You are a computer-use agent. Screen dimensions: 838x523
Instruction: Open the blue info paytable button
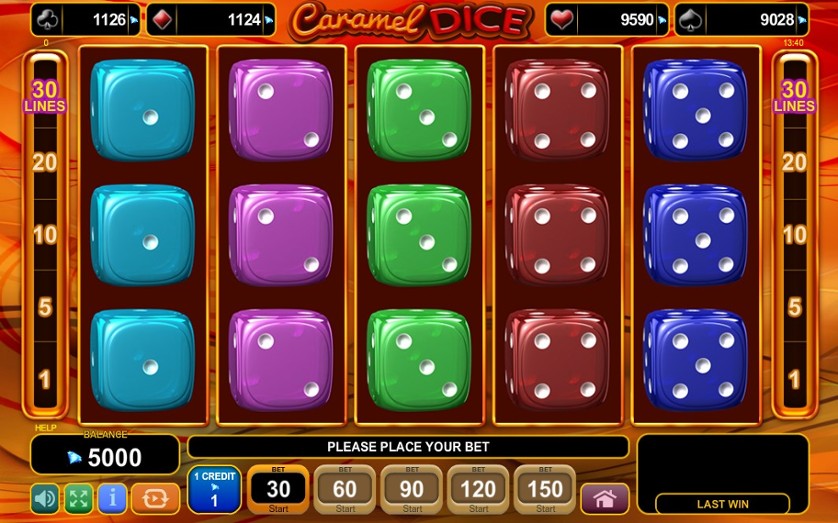[111, 498]
